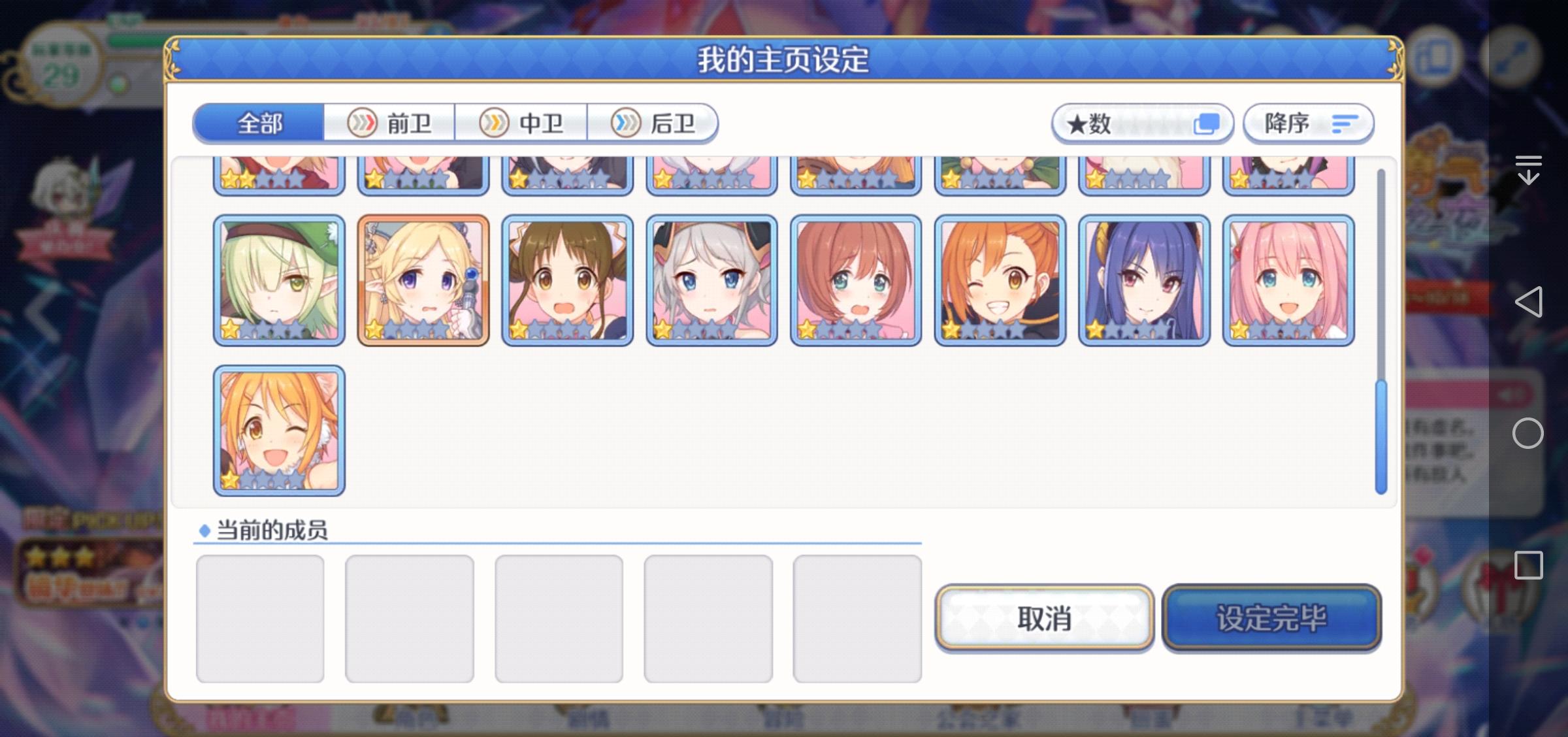The image size is (1568, 737).
Task: Tap the overlapping-squares icon inside the ★数 button
Action: click(x=1207, y=122)
